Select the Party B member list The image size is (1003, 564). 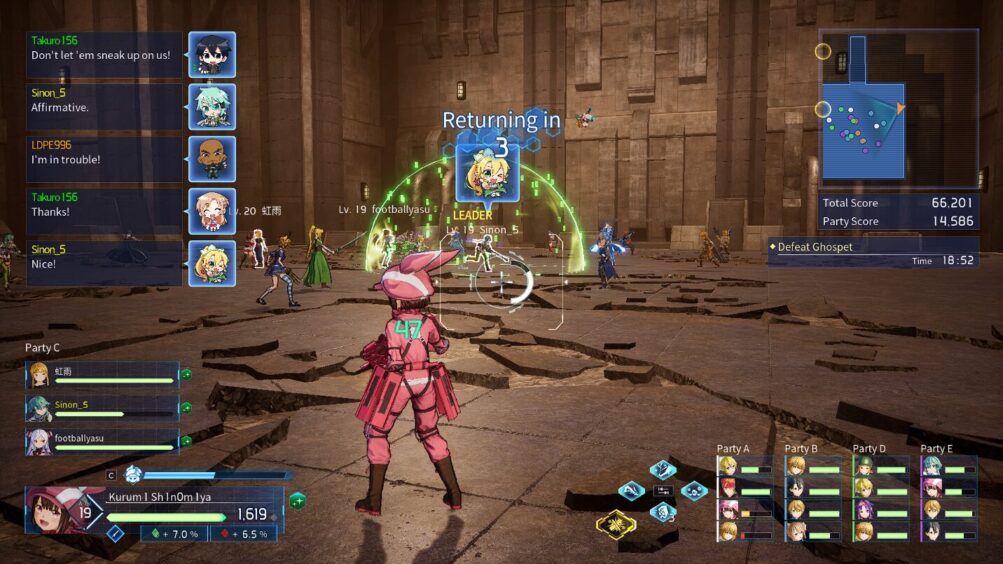(813, 497)
